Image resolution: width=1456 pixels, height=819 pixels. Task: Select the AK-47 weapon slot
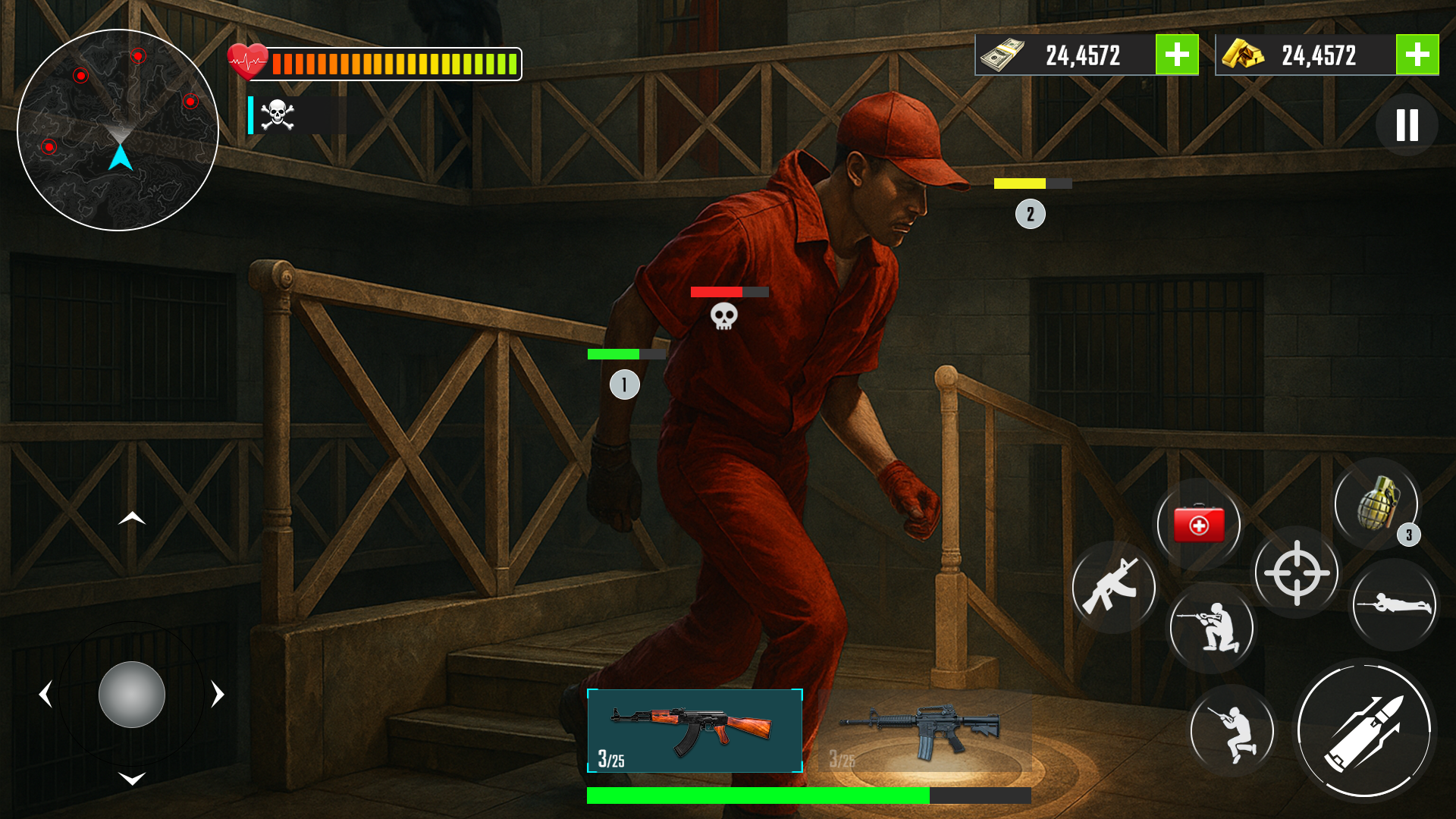[695, 730]
